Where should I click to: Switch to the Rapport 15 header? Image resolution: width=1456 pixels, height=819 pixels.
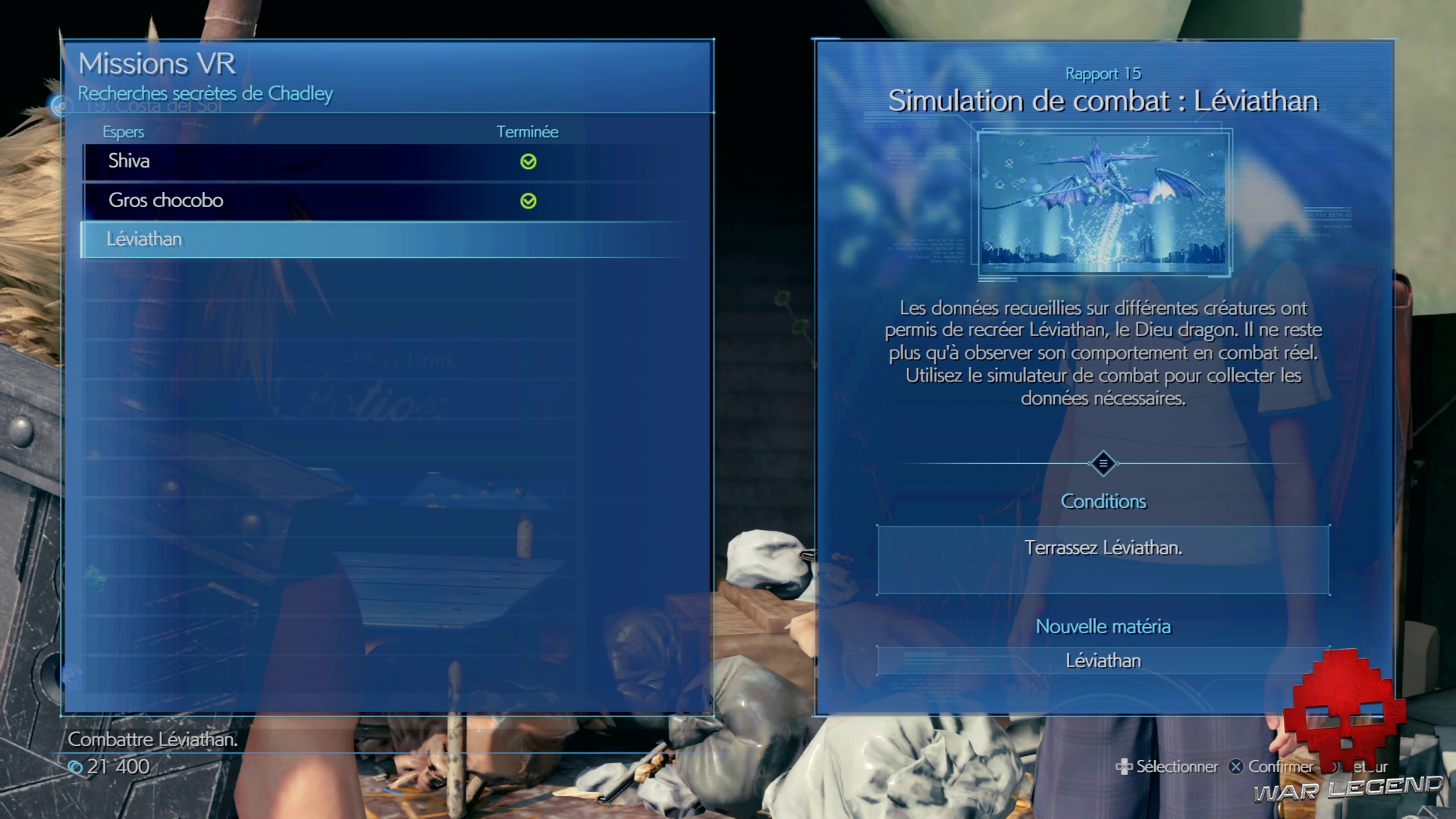tap(1103, 74)
